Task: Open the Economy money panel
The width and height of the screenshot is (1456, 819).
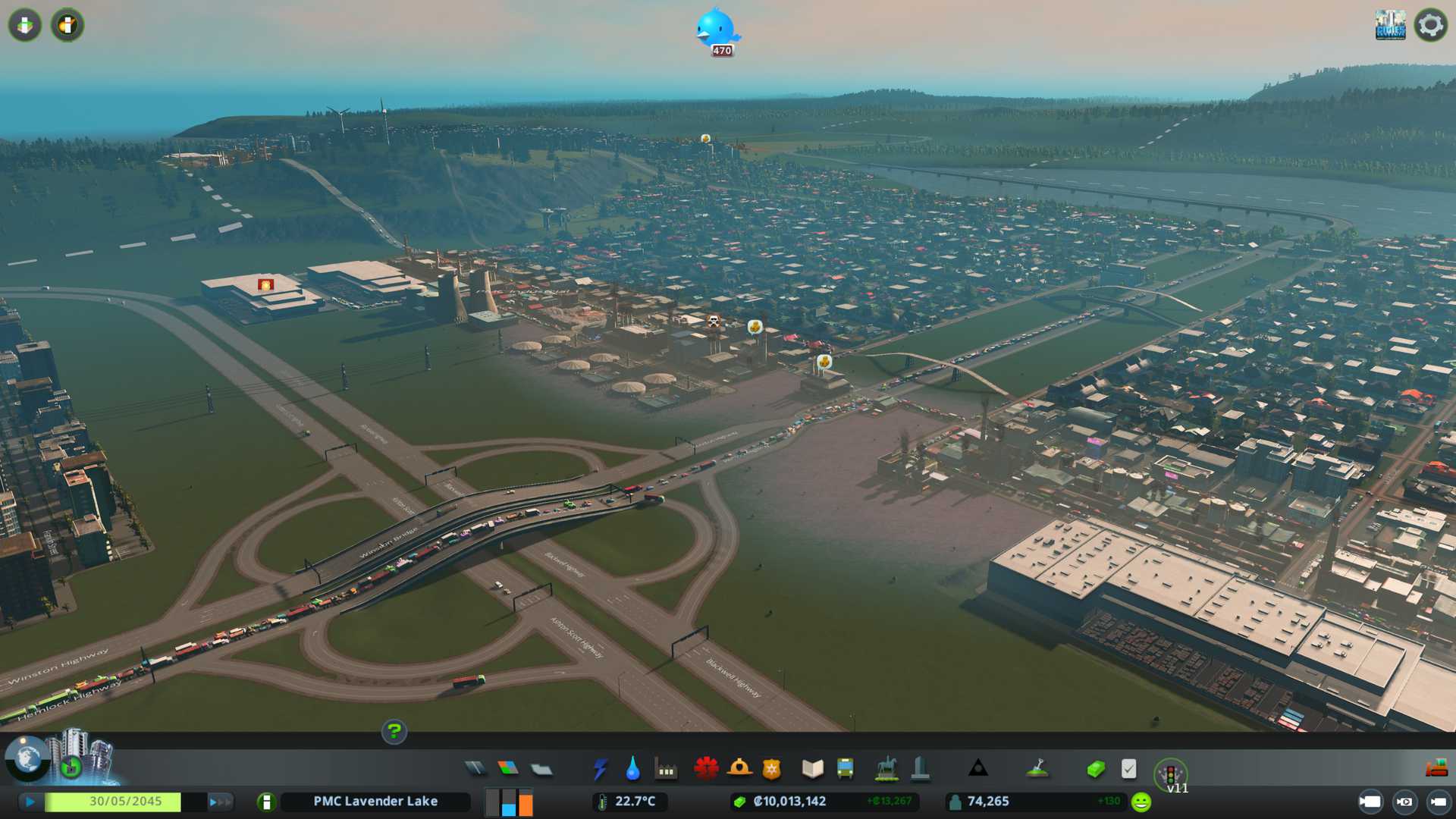Action: pos(1095,769)
